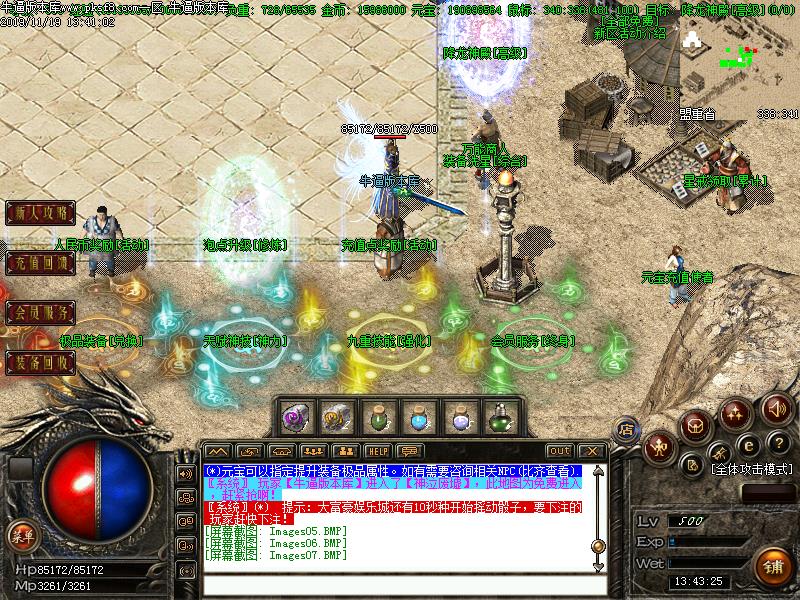
Task: Toggle the sound speaker icon
Action: pos(777,408)
